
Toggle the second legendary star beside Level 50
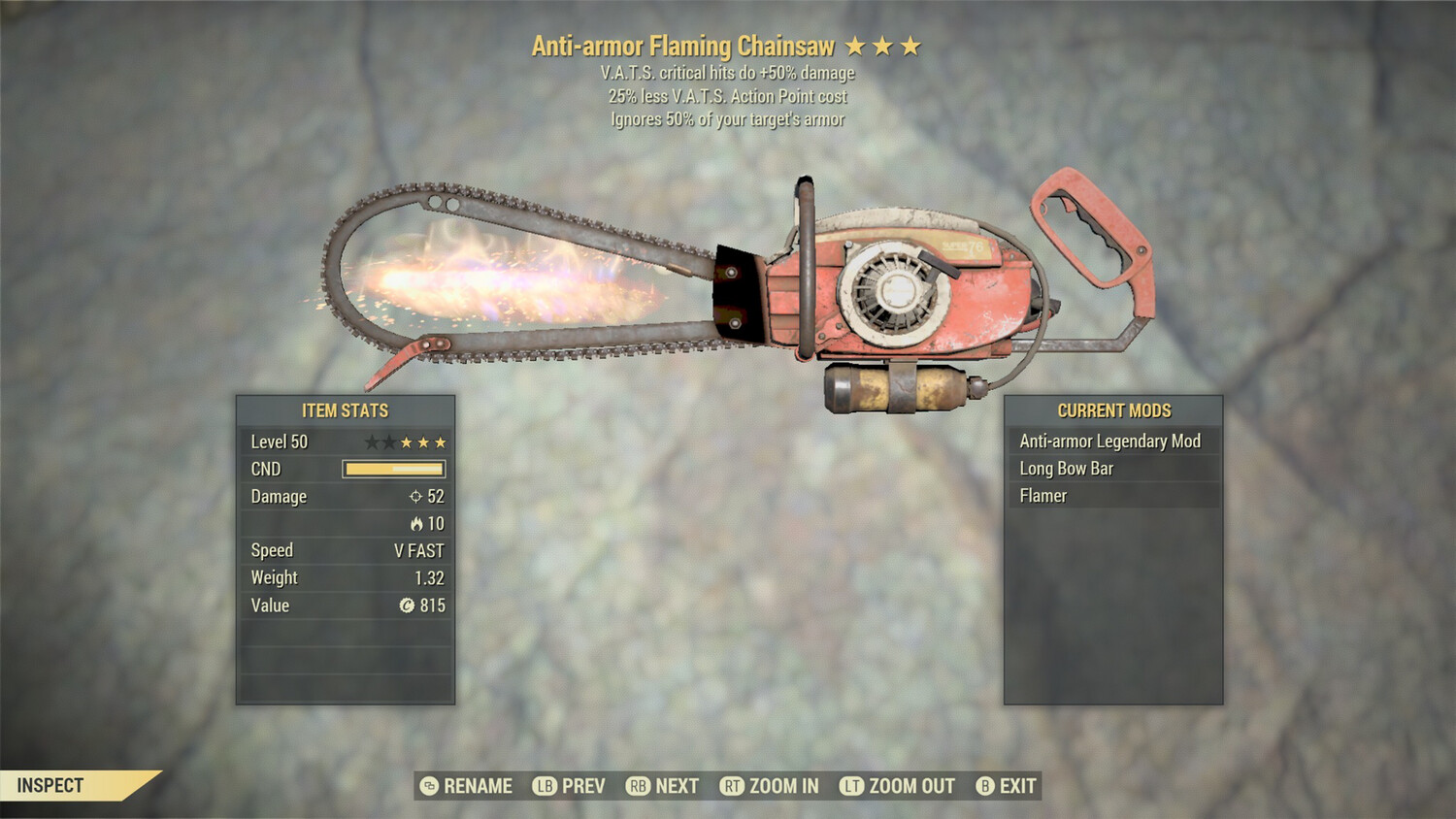point(387,442)
